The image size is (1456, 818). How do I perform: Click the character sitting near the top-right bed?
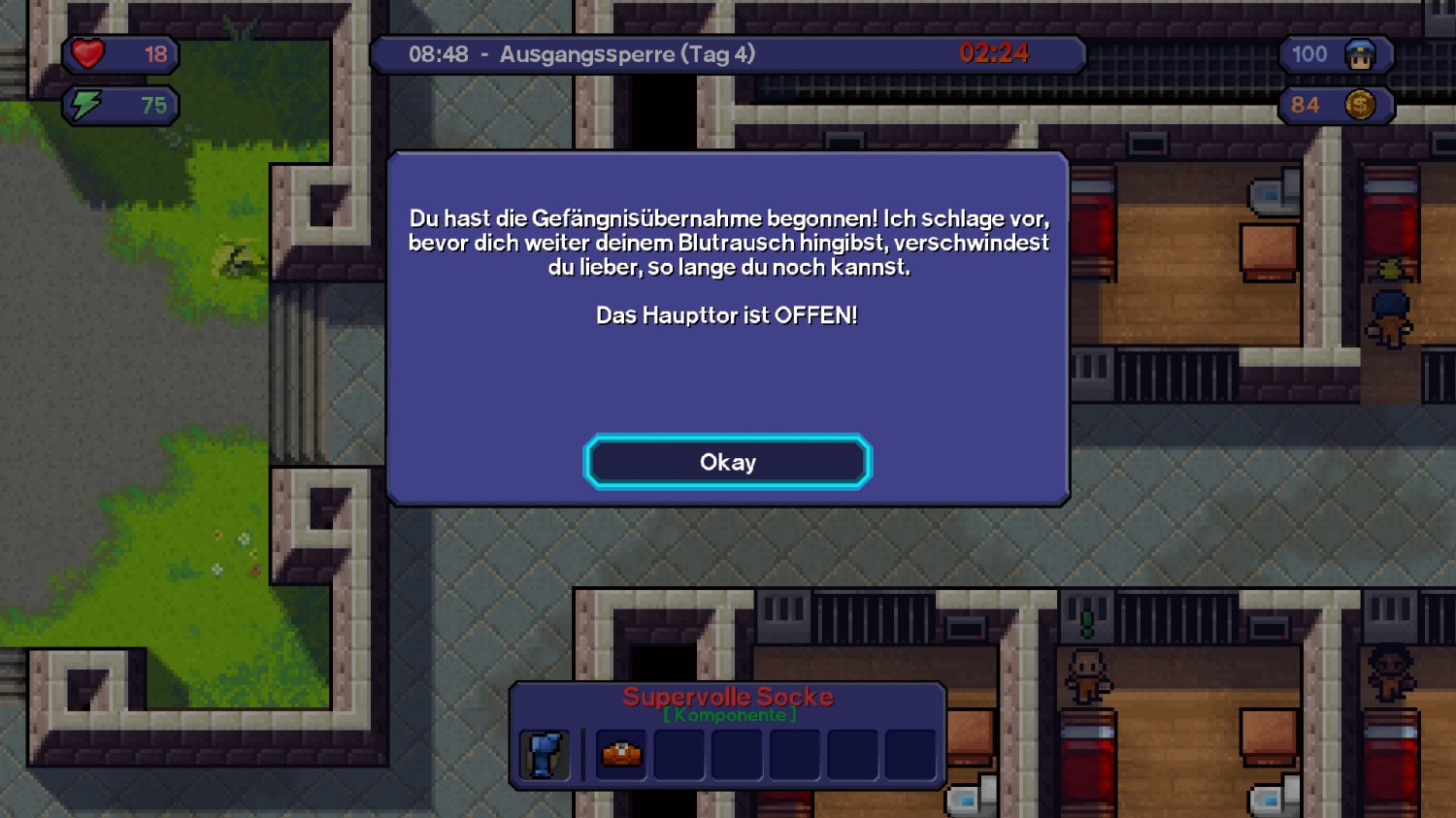click(x=1390, y=311)
